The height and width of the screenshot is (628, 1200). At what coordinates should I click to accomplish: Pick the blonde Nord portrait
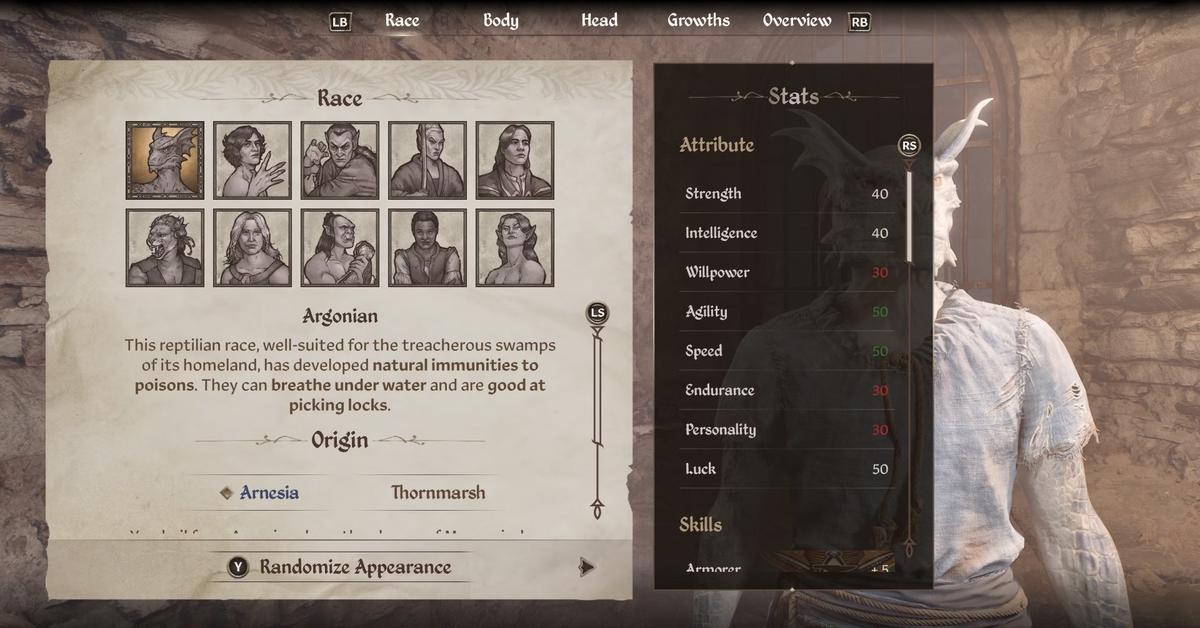252,247
